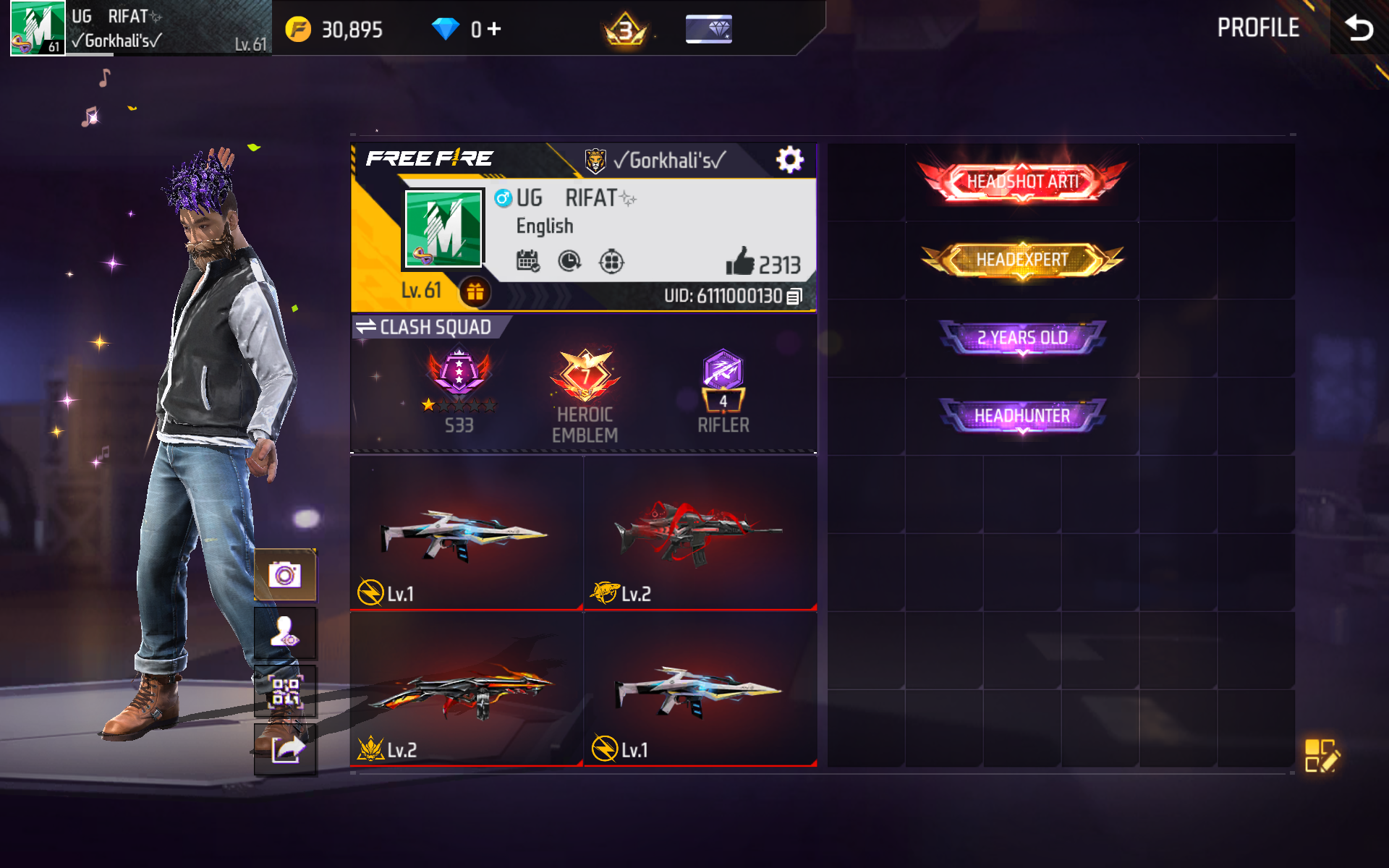
Task: Click the share/export icon at bottom left
Action: coord(285,750)
